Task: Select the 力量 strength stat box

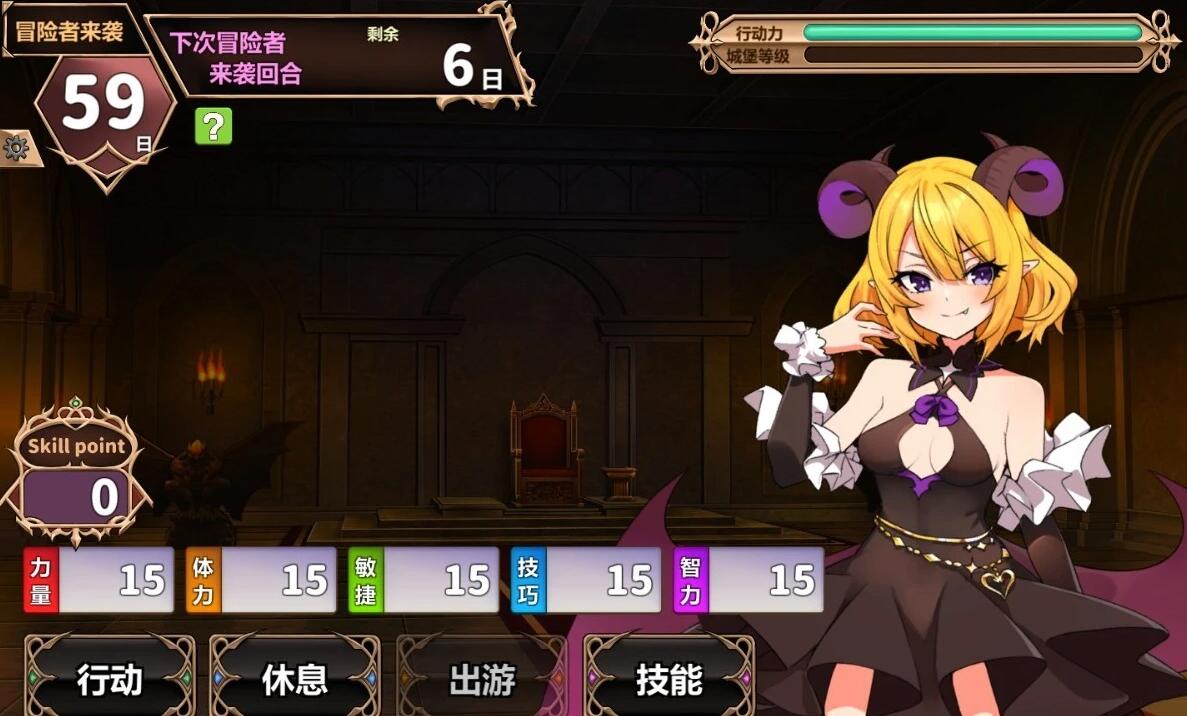Action: [98, 580]
